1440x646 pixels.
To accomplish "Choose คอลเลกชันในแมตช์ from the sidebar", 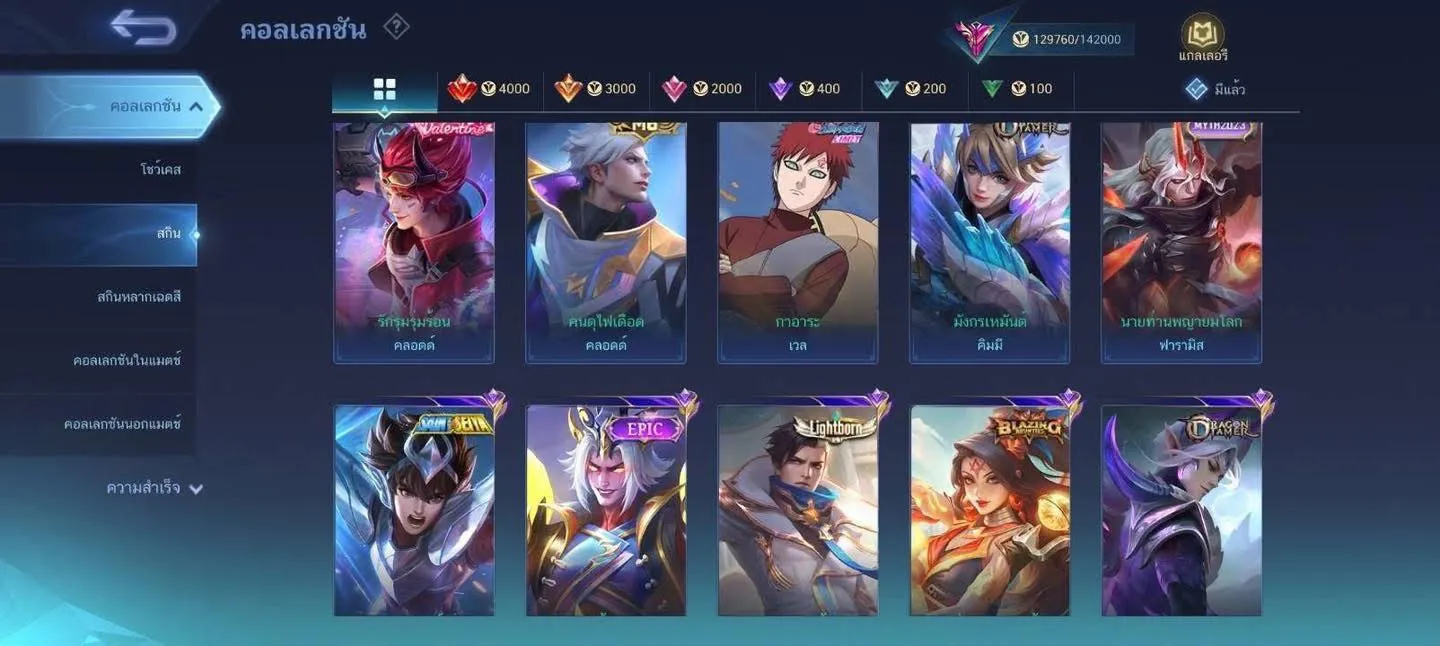I will click(x=127, y=360).
